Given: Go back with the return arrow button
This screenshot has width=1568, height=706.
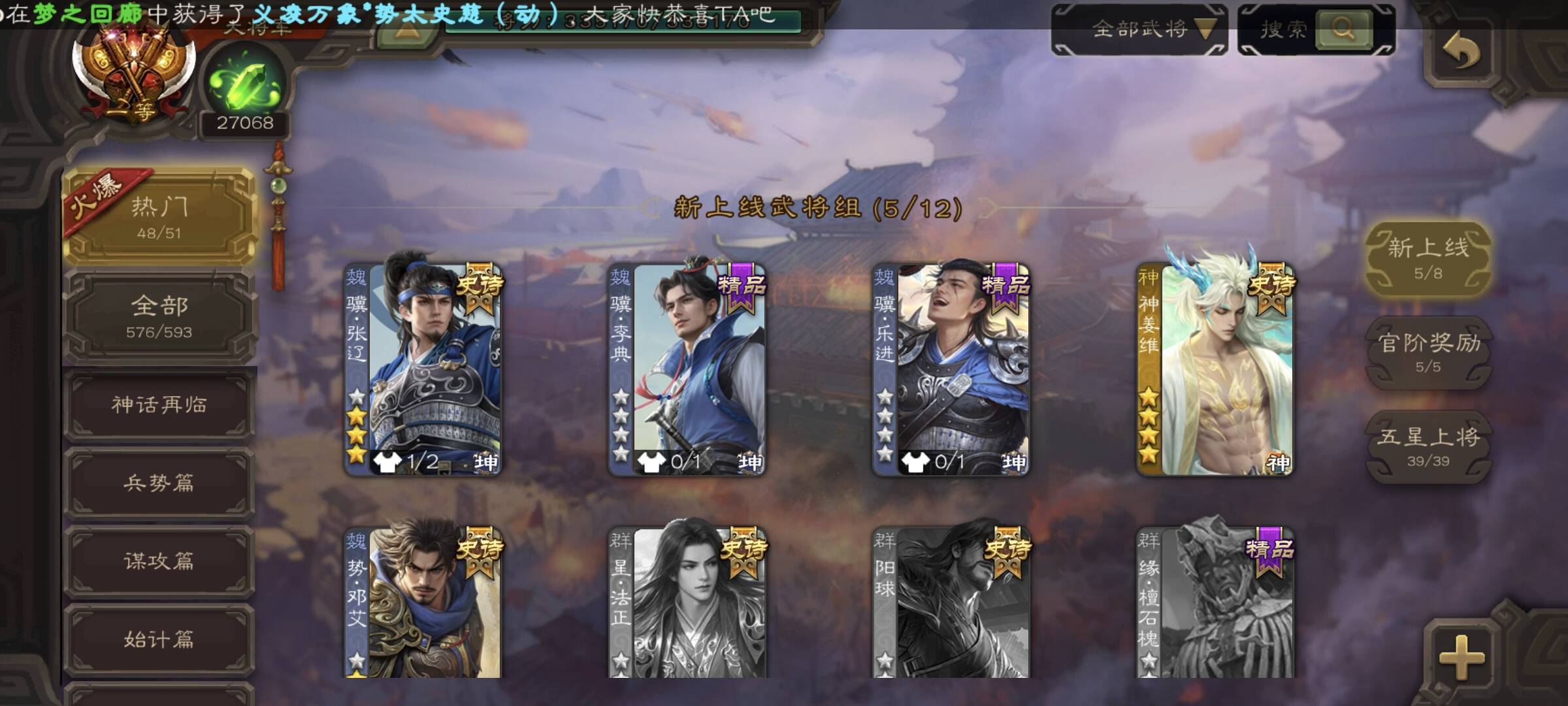Looking at the screenshot, I should coord(1461,52).
